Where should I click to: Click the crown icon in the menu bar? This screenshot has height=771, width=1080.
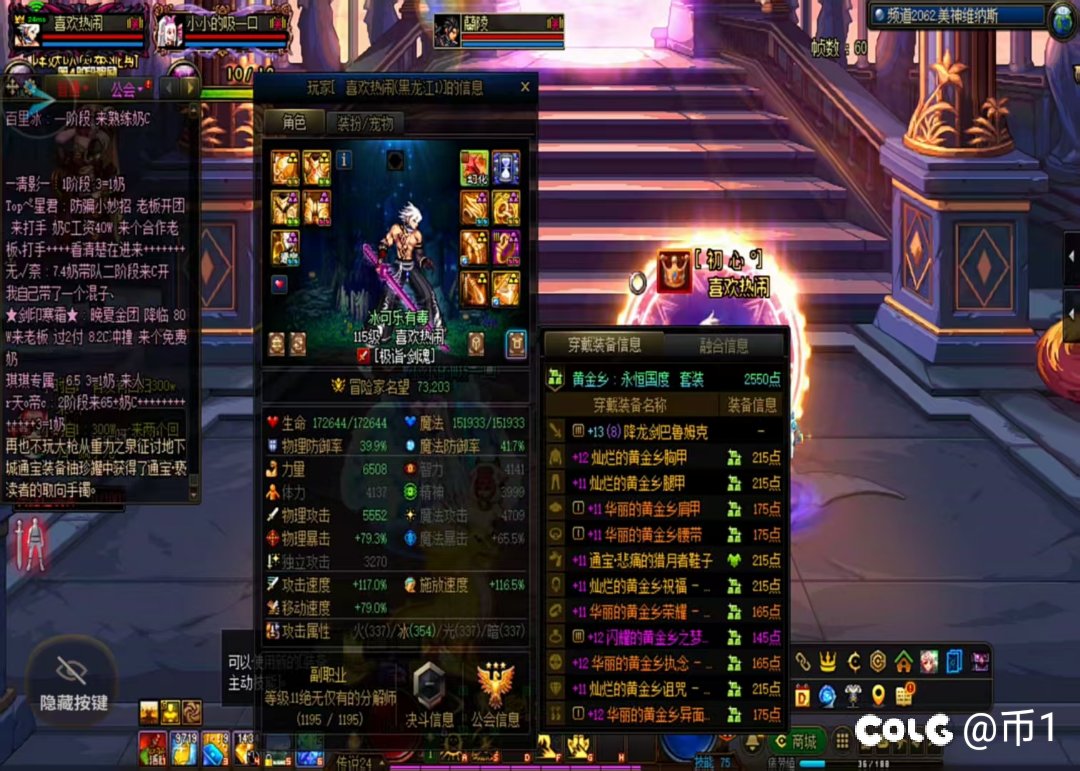[828, 661]
